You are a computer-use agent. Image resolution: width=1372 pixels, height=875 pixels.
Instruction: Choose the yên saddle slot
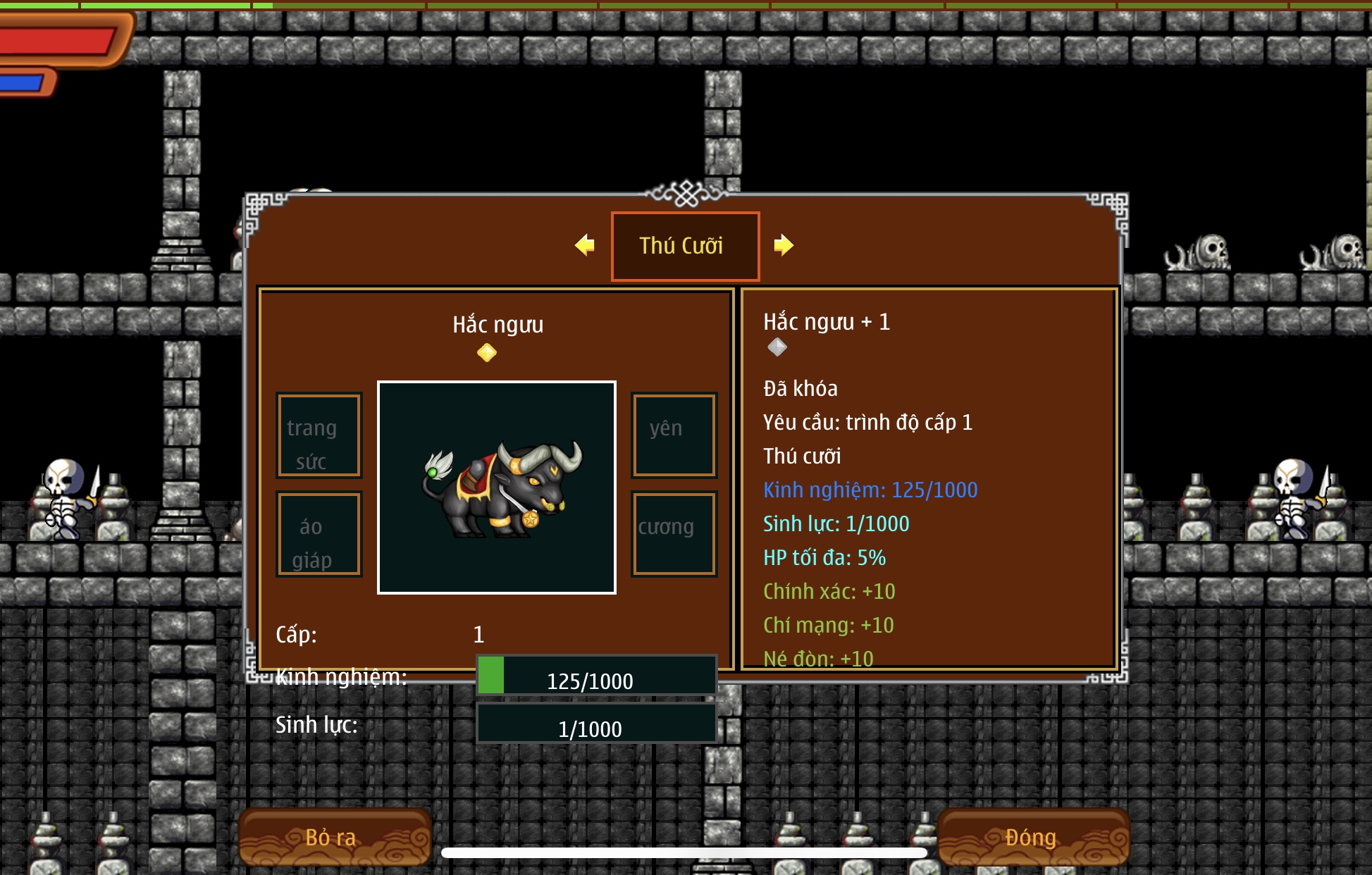674,435
